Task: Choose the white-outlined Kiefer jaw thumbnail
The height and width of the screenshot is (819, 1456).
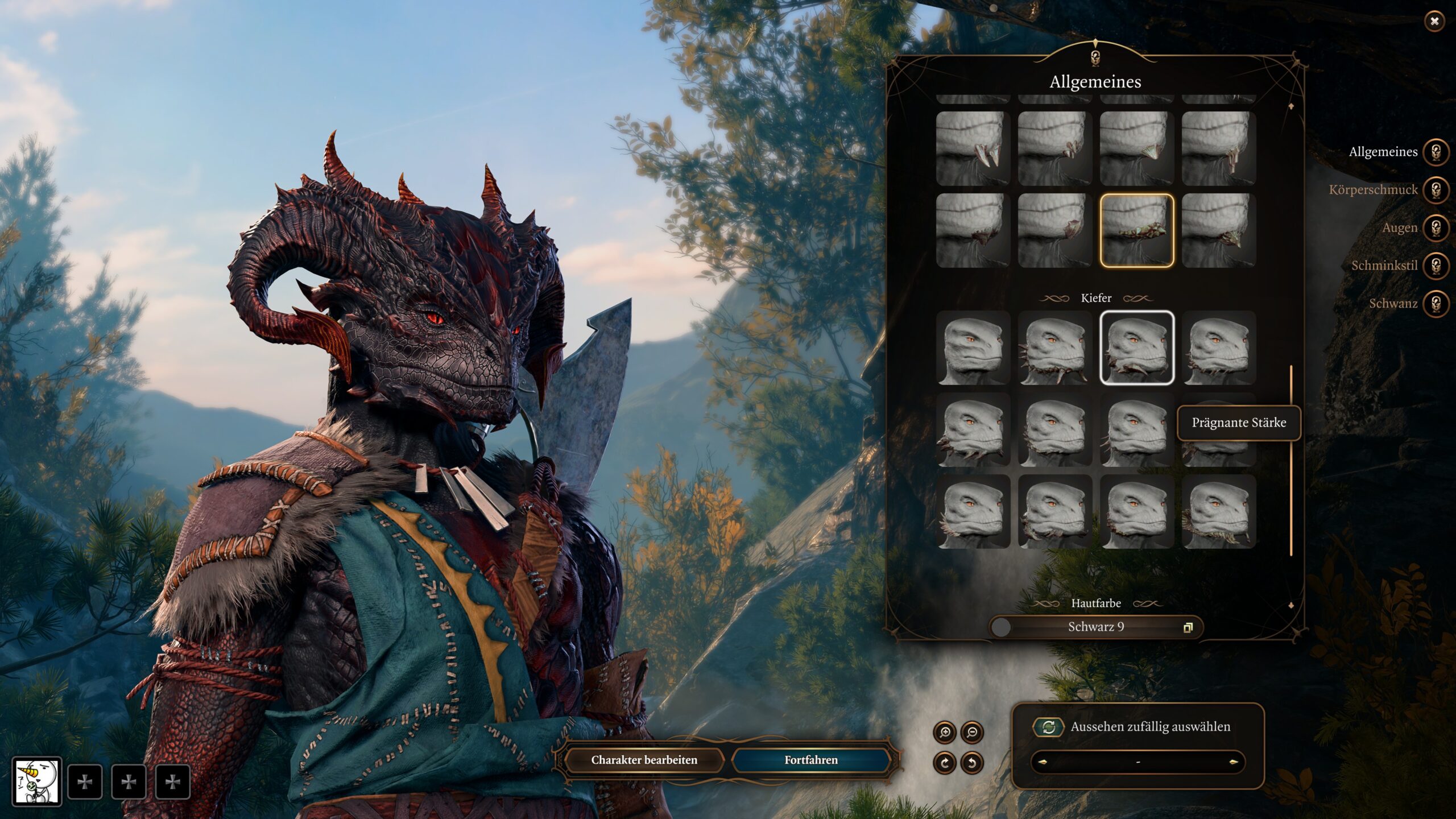Action: point(1136,348)
